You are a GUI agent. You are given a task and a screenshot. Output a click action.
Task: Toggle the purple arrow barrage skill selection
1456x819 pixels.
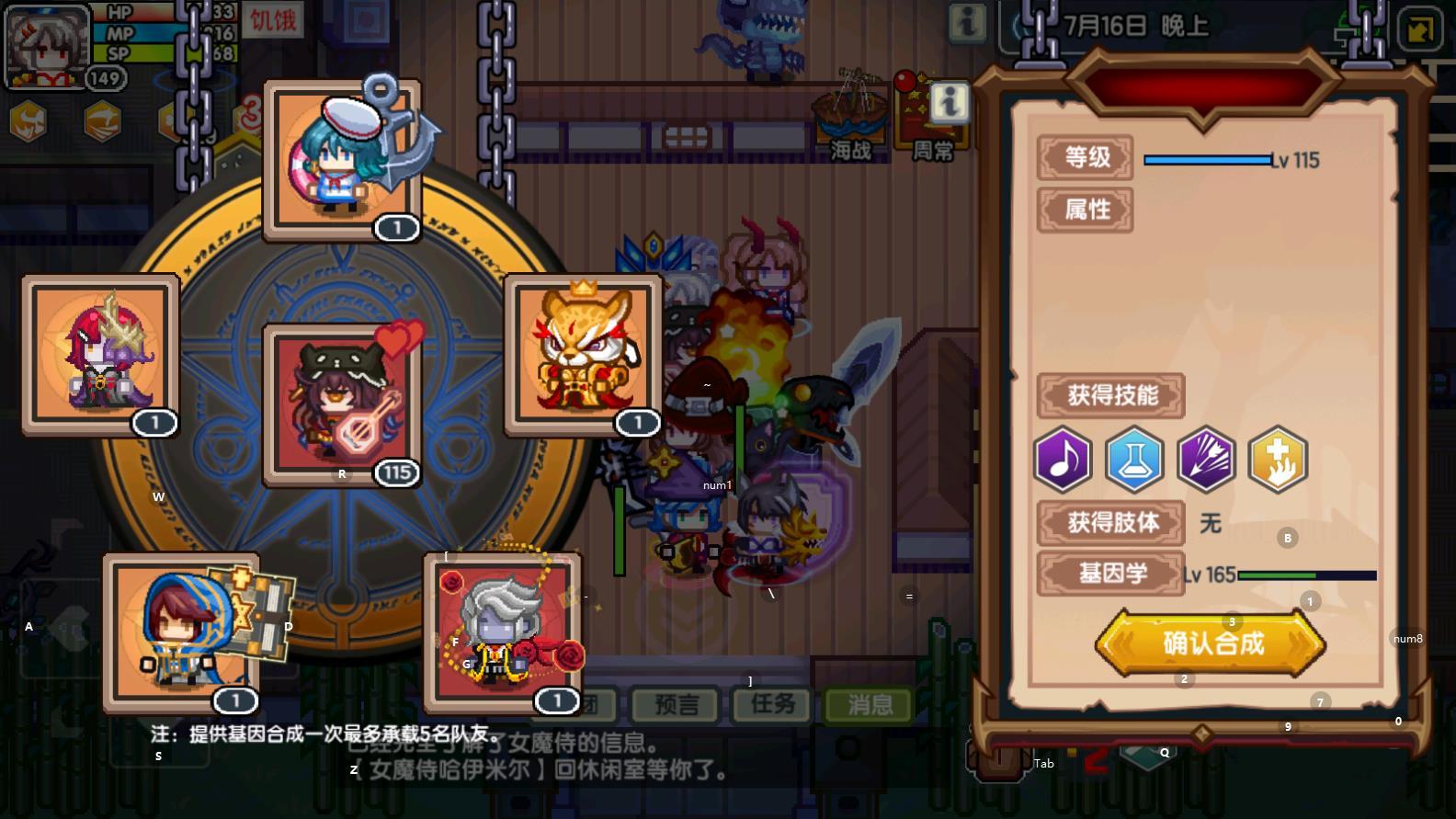[1206, 461]
